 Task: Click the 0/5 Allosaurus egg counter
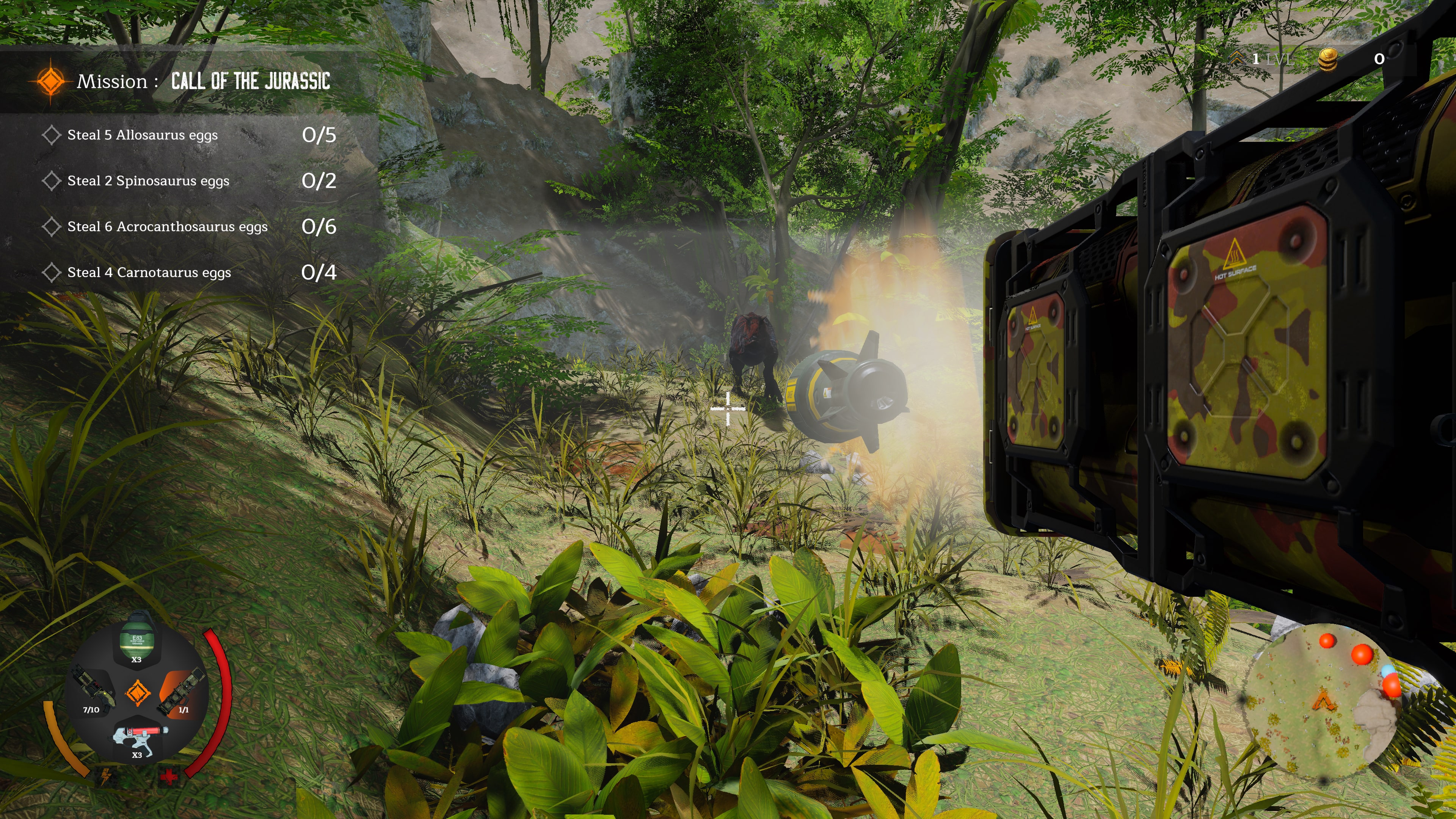click(x=319, y=136)
